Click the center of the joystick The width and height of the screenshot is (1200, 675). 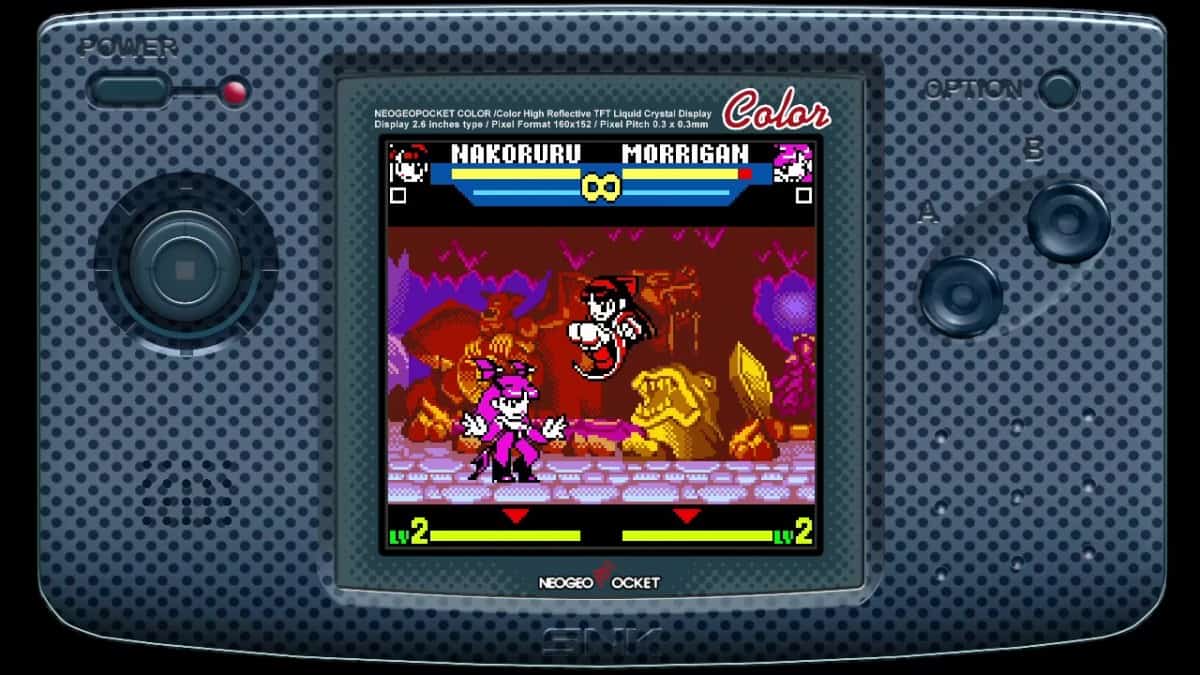coord(185,269)
